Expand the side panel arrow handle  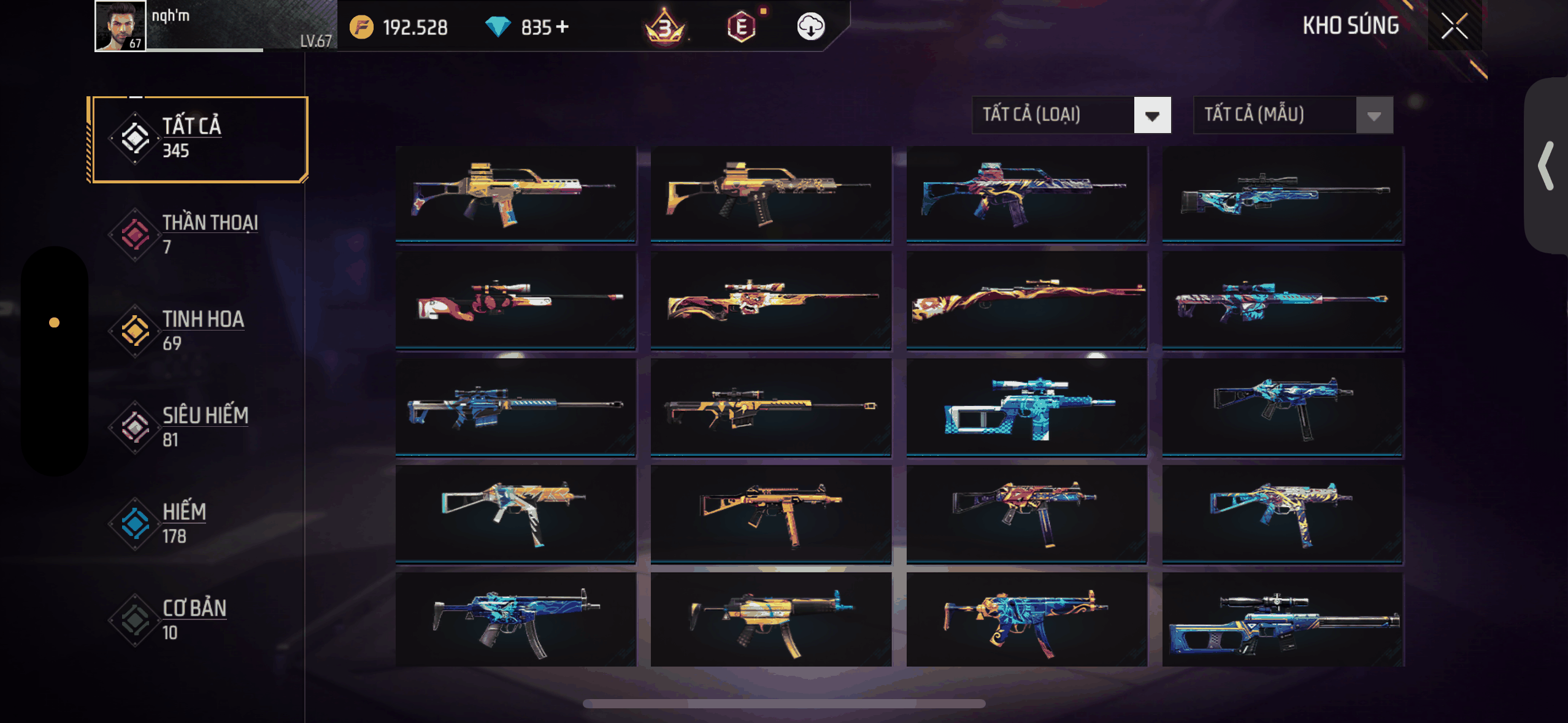coord(1546,166)
